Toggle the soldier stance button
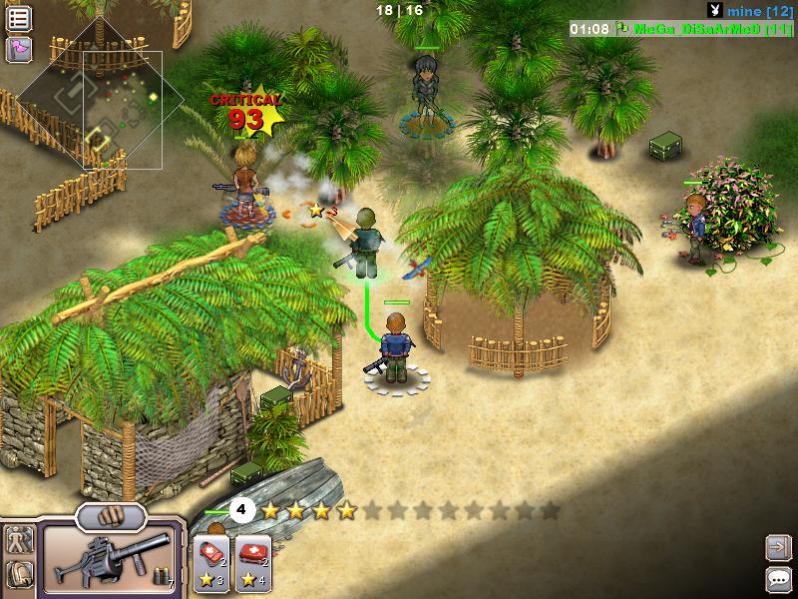Image resolution: width=798 pixels, height=599 pixels. pos(20,540)
